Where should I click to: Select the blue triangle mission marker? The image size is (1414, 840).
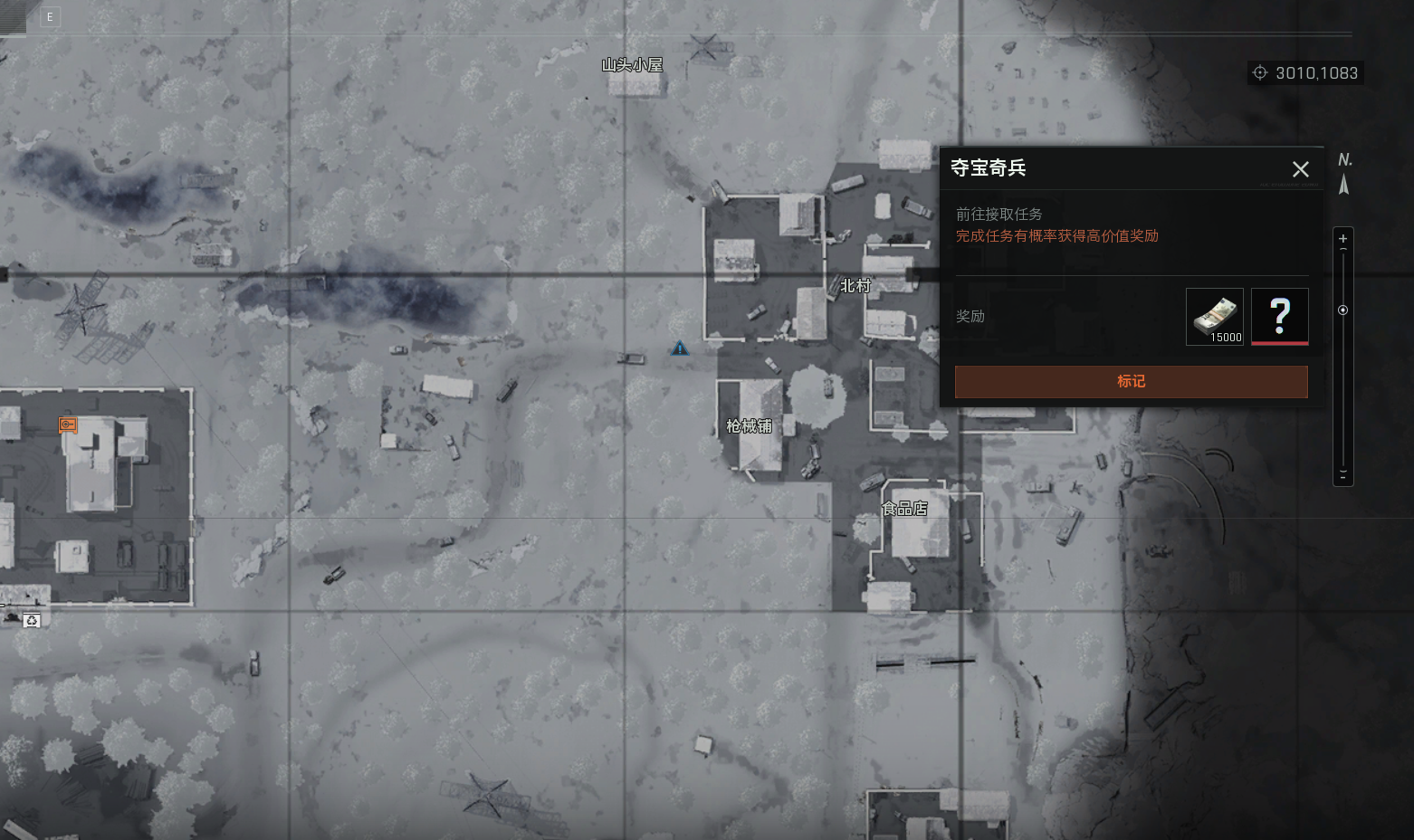pos(680,348)
